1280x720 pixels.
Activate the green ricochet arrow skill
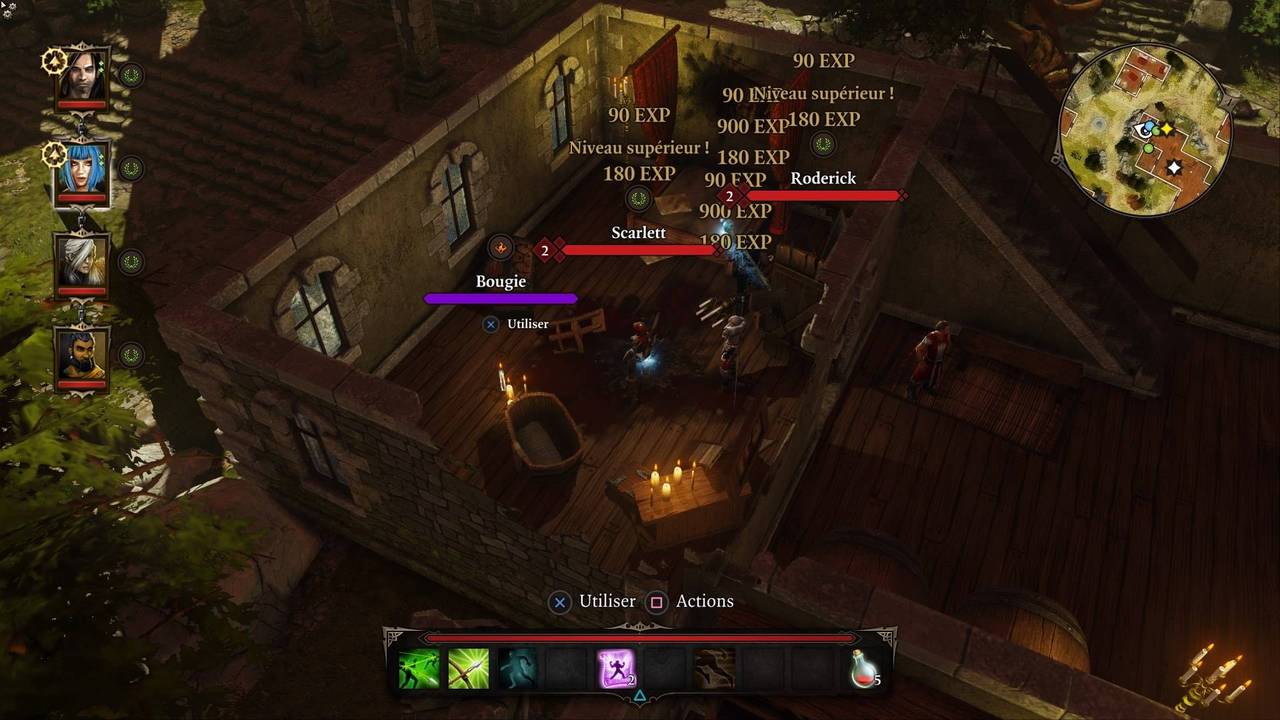[x=419, y=669]
